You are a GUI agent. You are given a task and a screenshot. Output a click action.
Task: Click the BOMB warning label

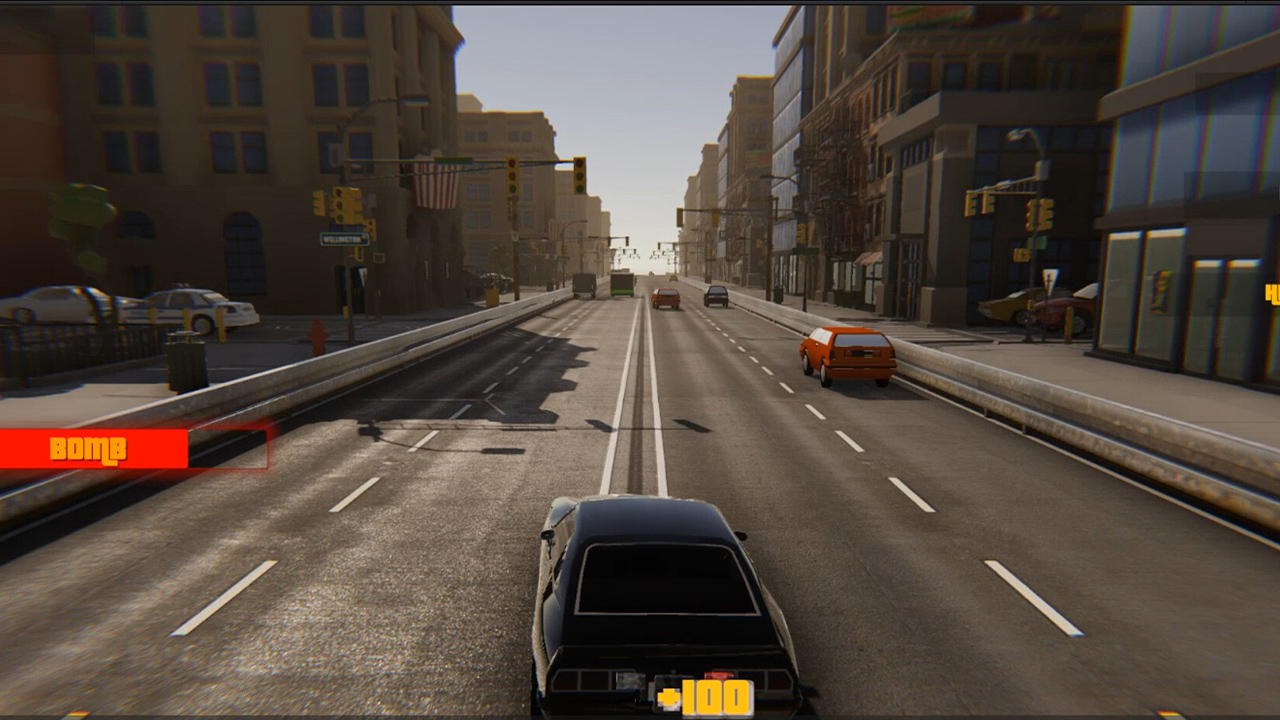[88, 448]
